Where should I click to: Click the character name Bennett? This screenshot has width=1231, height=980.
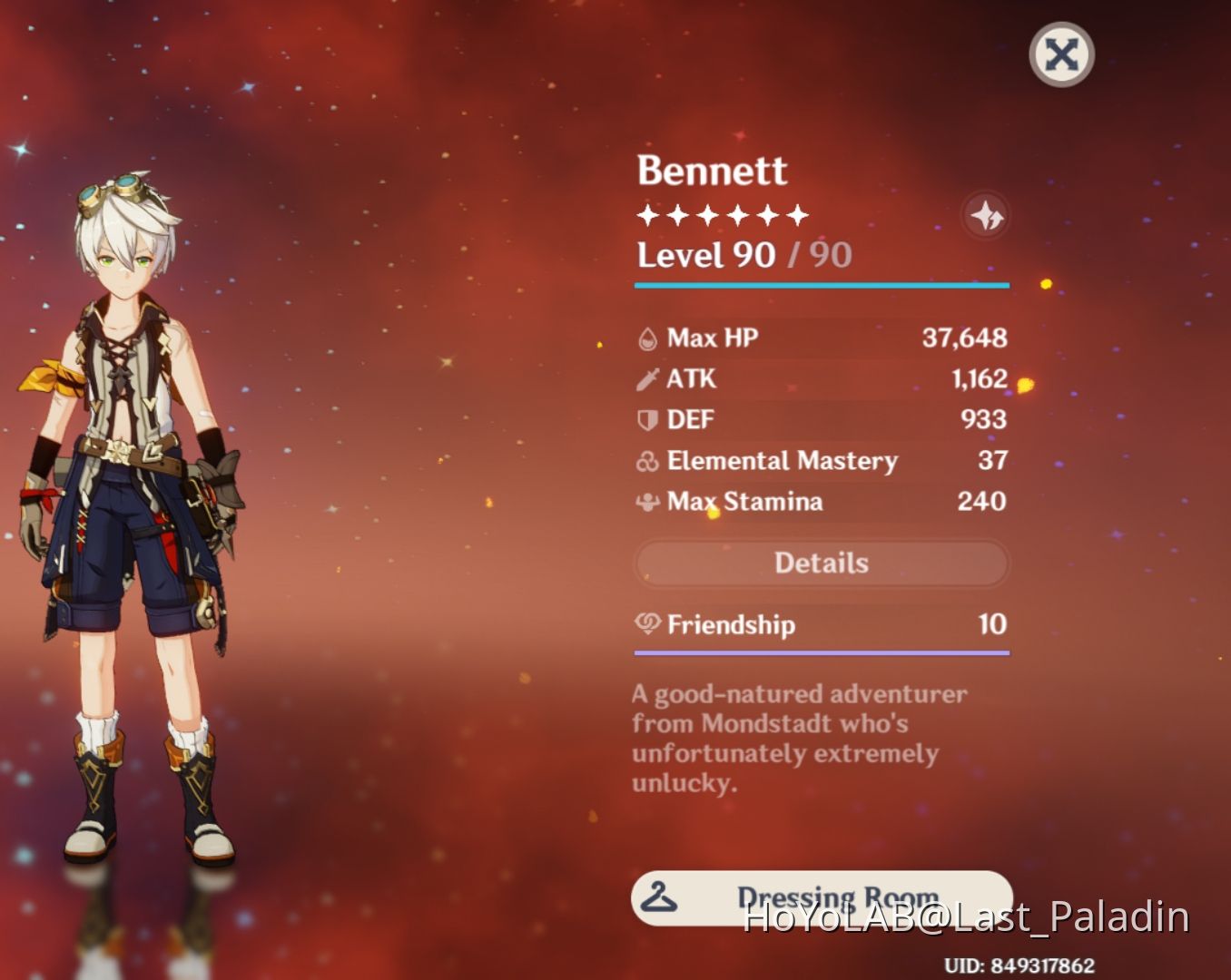coord(713,171)
